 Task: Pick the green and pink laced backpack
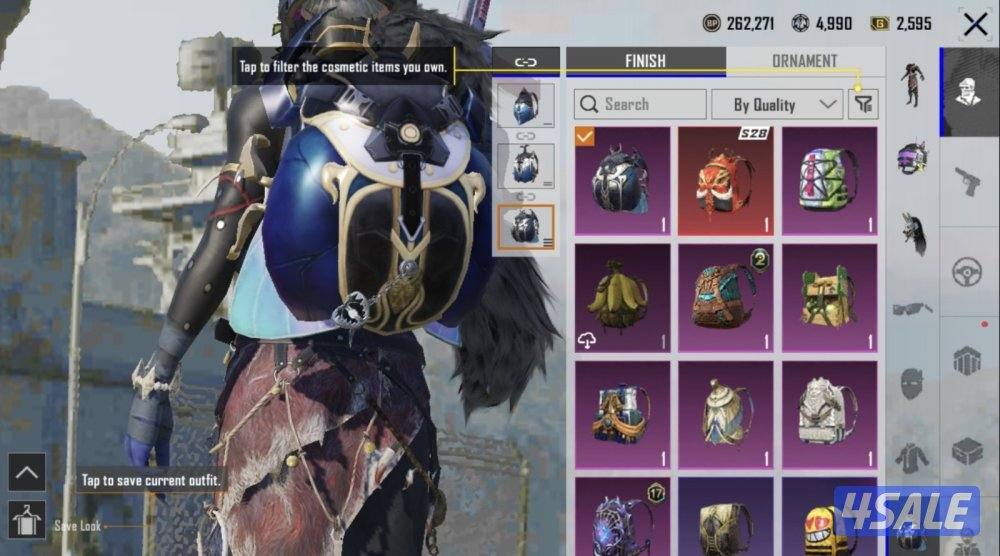829,180
